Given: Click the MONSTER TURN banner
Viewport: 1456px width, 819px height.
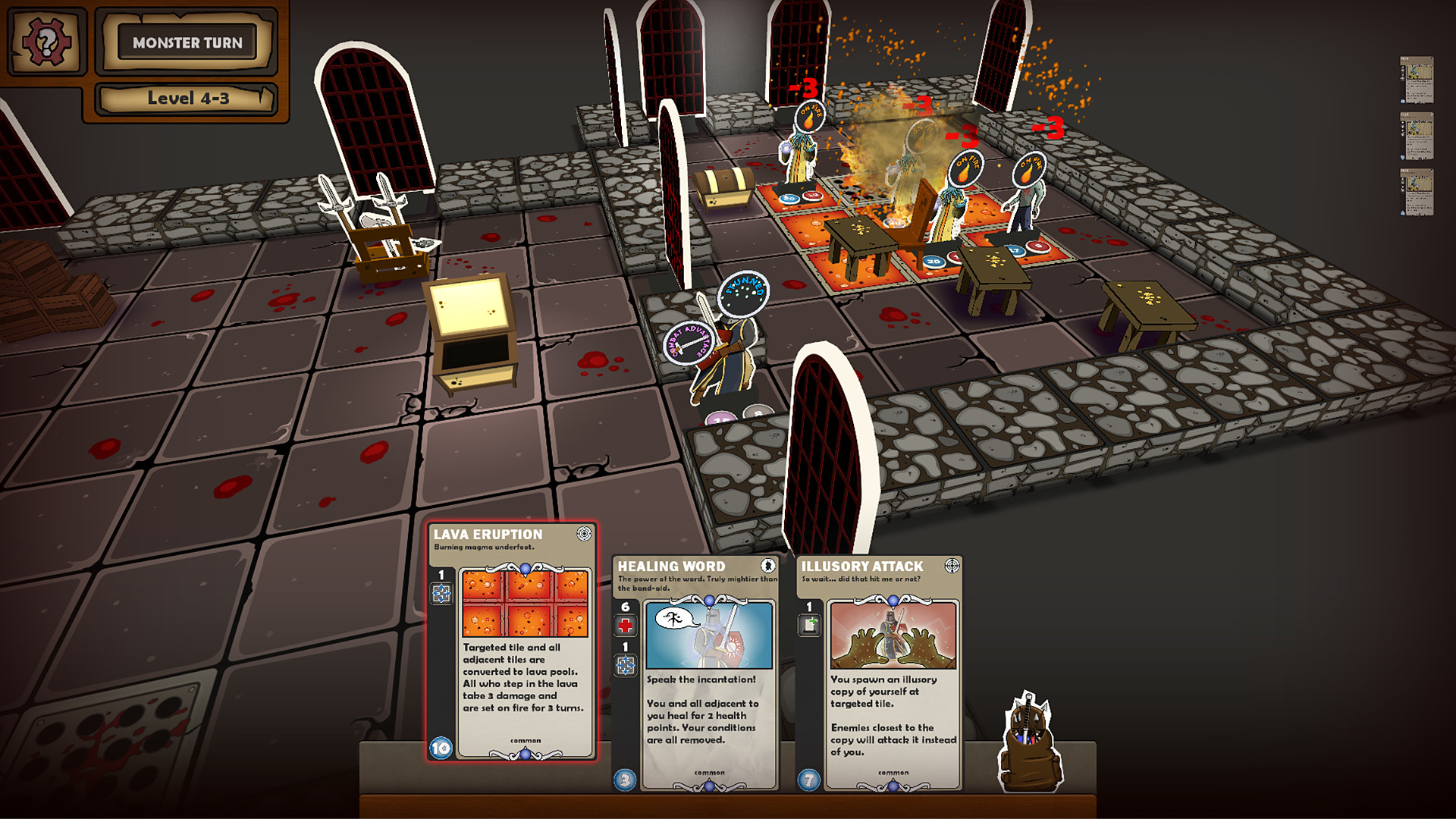Looking at the screenshot, I should (188, 43).
